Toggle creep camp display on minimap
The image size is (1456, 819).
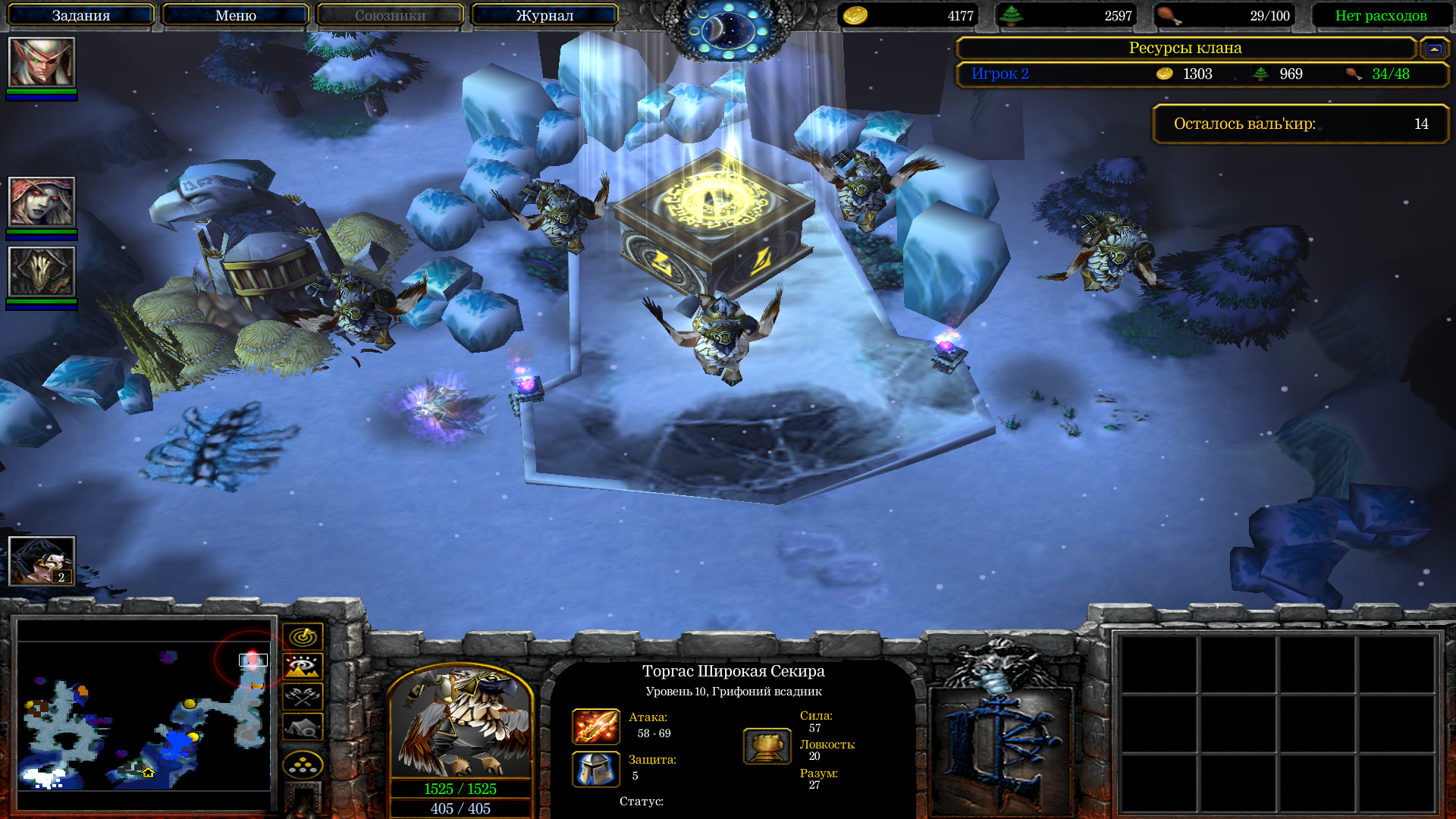(303, 727)
